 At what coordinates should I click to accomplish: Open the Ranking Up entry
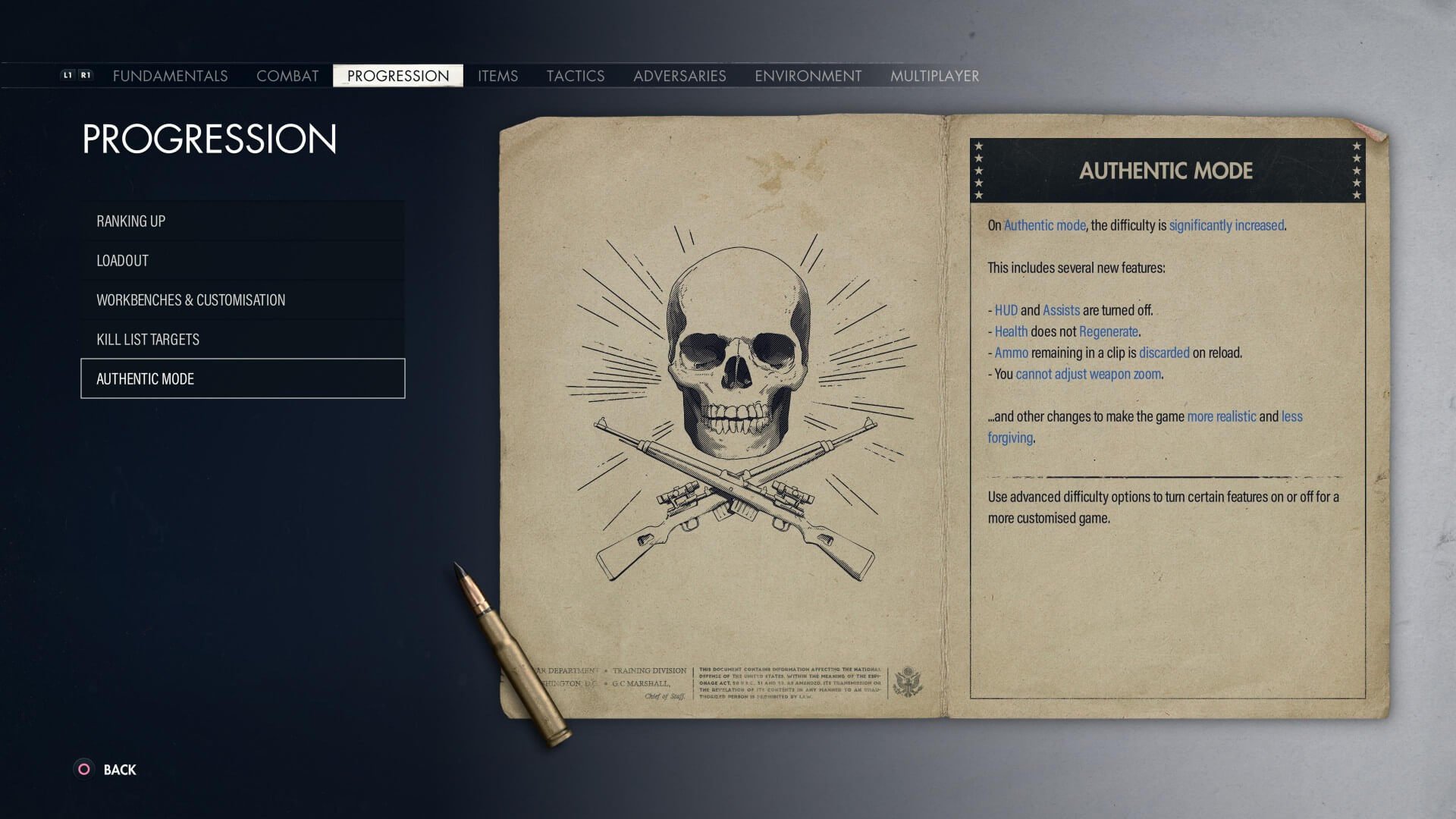pyautogui.click(x=243, y=221)
